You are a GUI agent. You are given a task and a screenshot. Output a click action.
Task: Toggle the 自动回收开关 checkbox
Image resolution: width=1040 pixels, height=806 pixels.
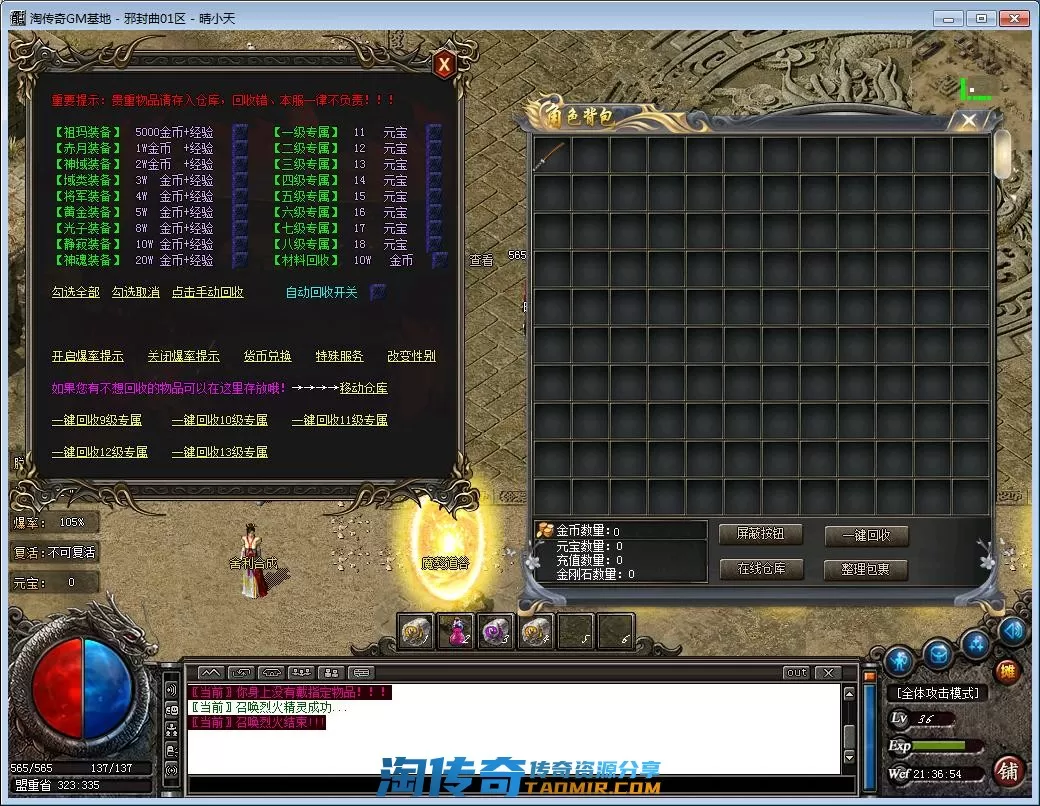coord(377,292)
